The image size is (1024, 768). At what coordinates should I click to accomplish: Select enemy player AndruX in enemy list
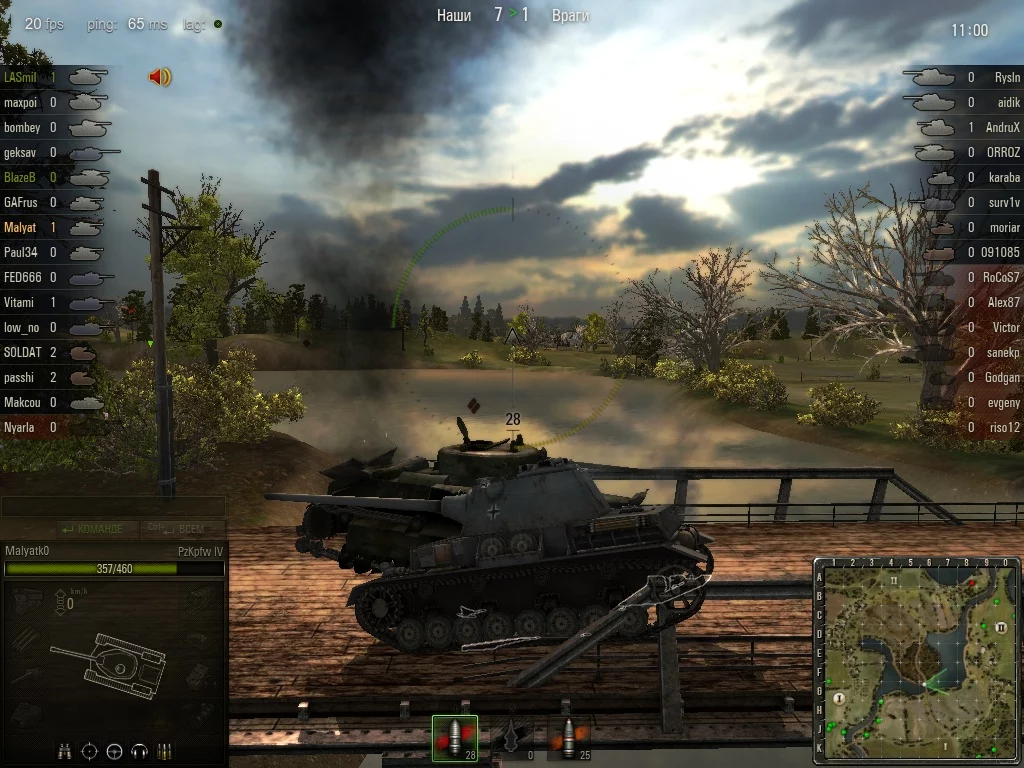[x=1002, y=128]
